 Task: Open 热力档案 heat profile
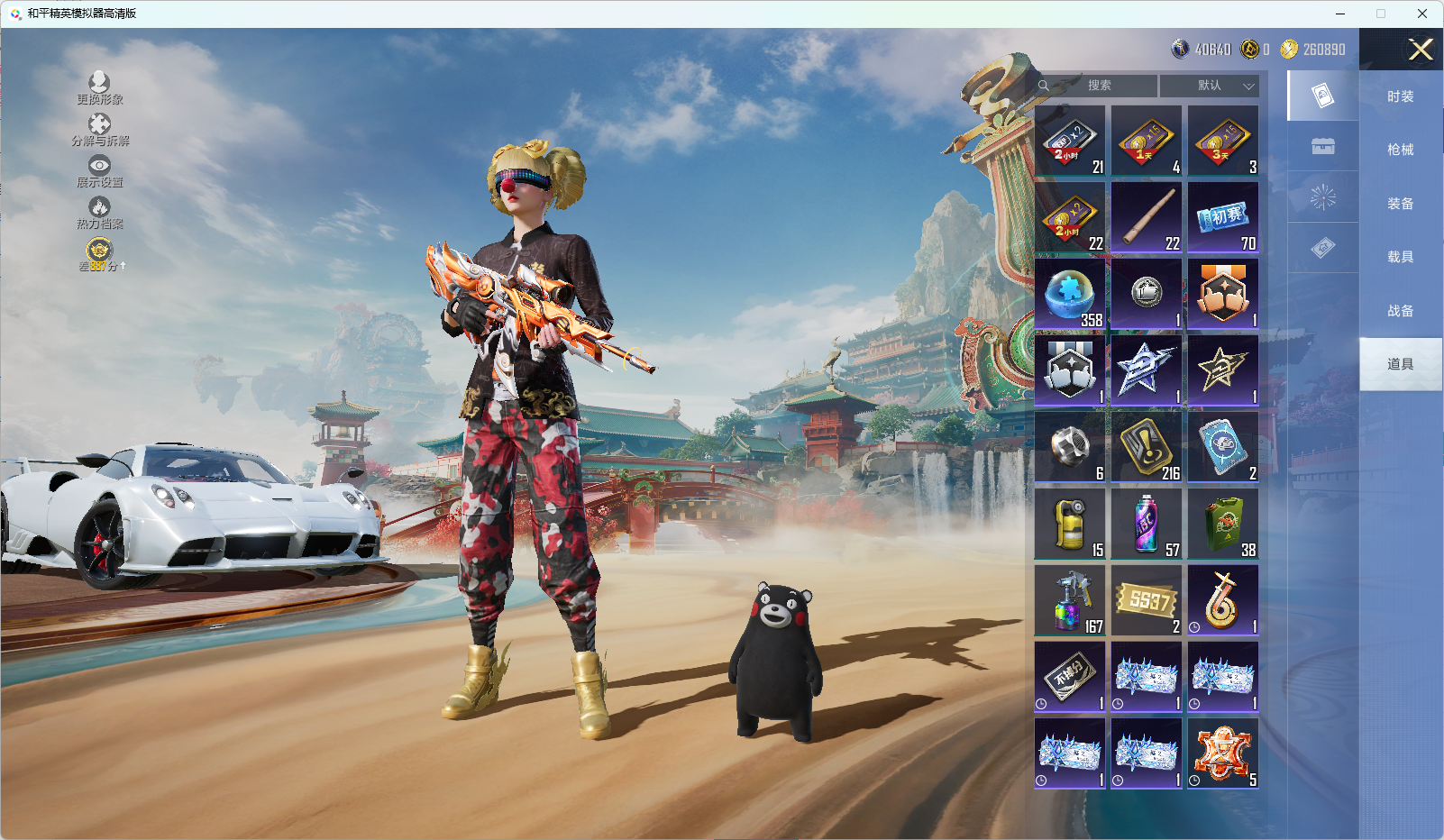click(x=99, y=213)
